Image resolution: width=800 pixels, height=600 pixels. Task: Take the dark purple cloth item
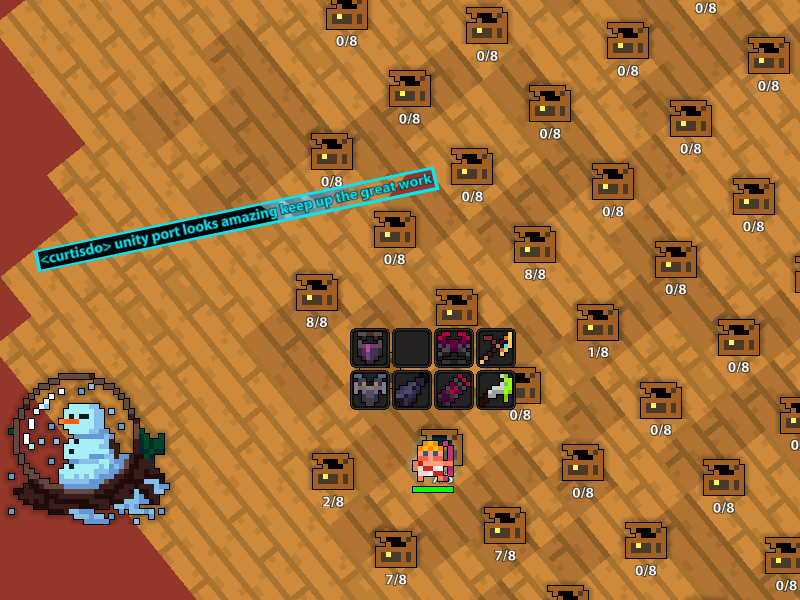412,390
